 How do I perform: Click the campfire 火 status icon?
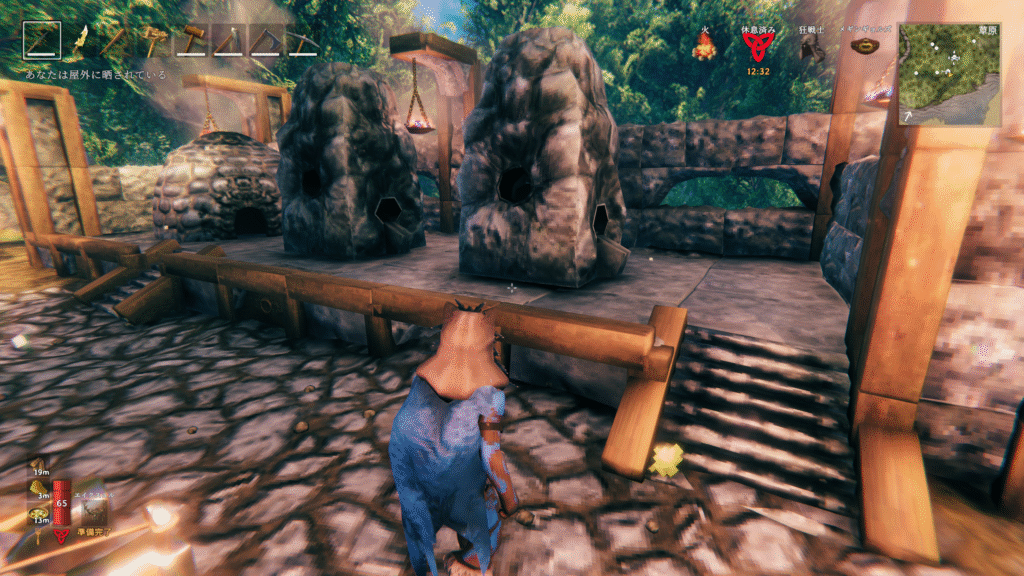point(705,46)
